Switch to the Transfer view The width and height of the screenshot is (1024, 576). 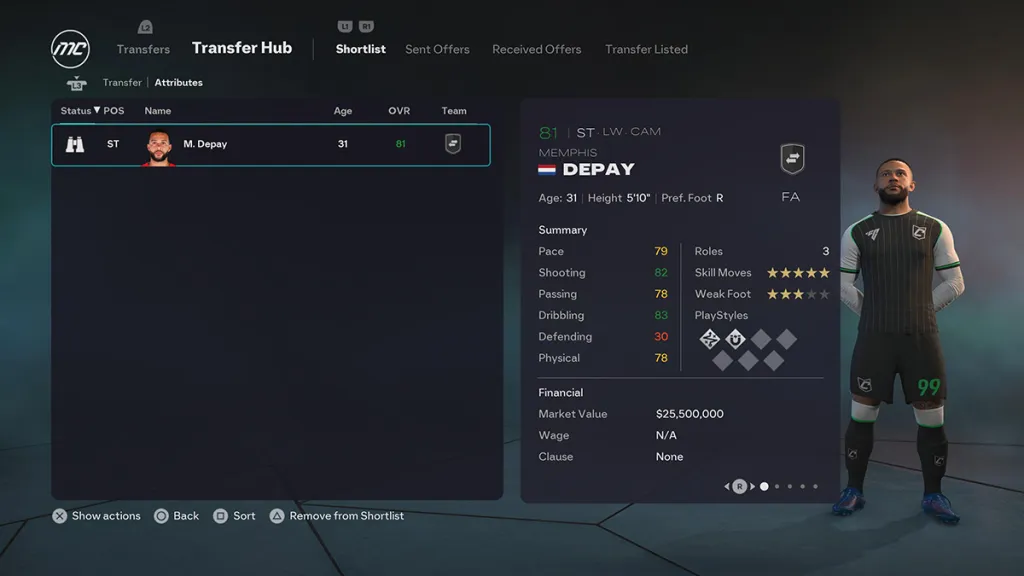tap(122, 82)
